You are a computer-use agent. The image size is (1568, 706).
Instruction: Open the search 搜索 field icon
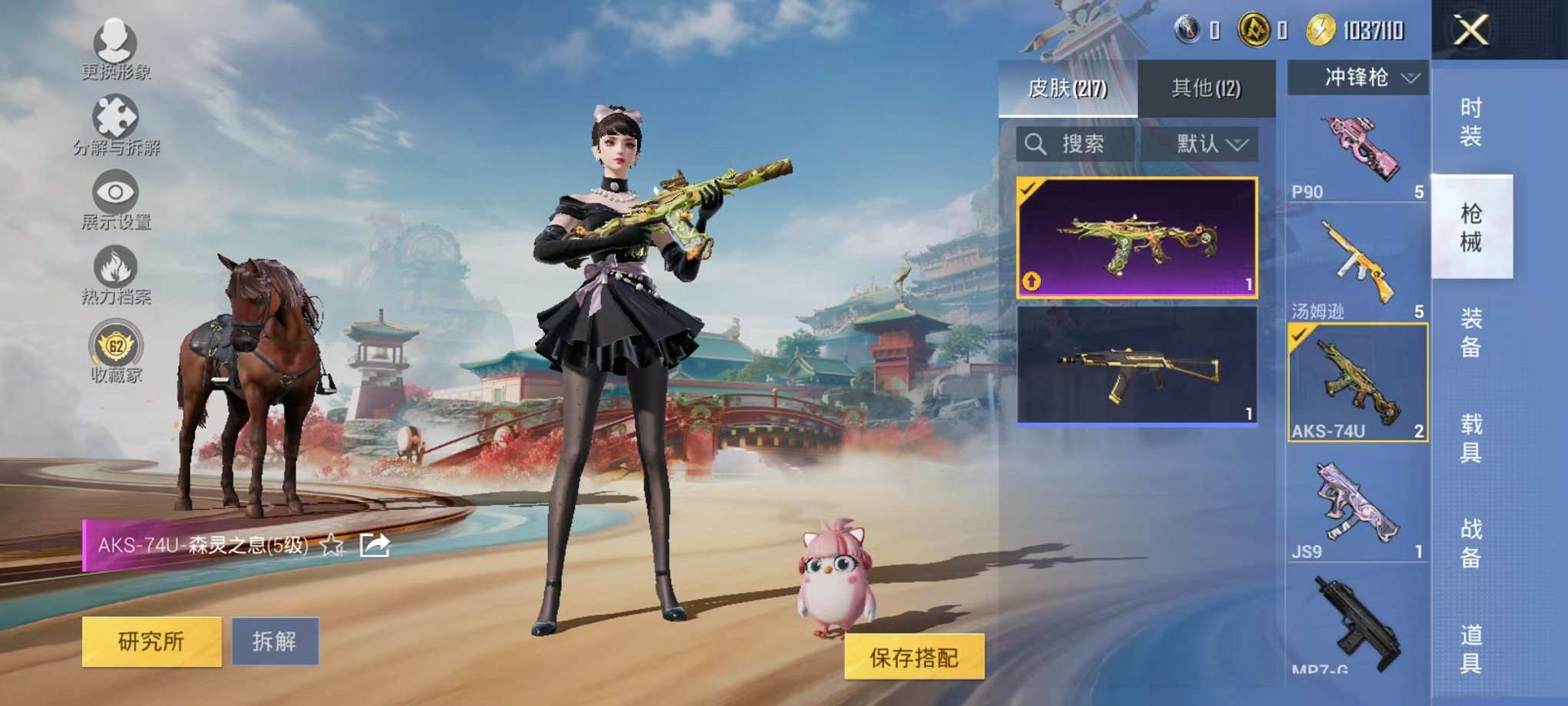(x=1037, y=144)
